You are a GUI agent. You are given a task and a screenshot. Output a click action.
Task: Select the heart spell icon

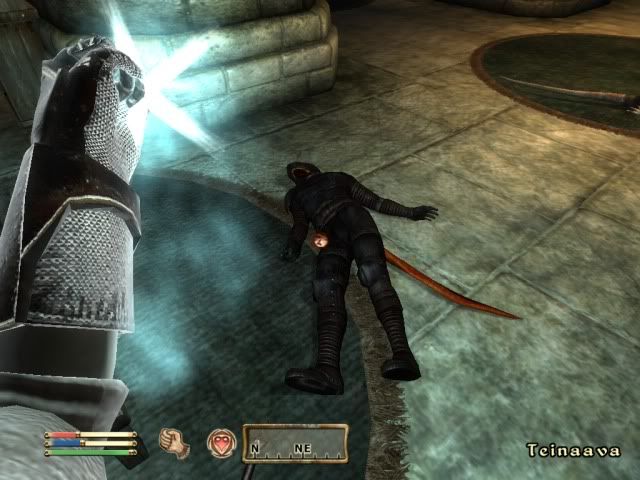tap(221, 443)
